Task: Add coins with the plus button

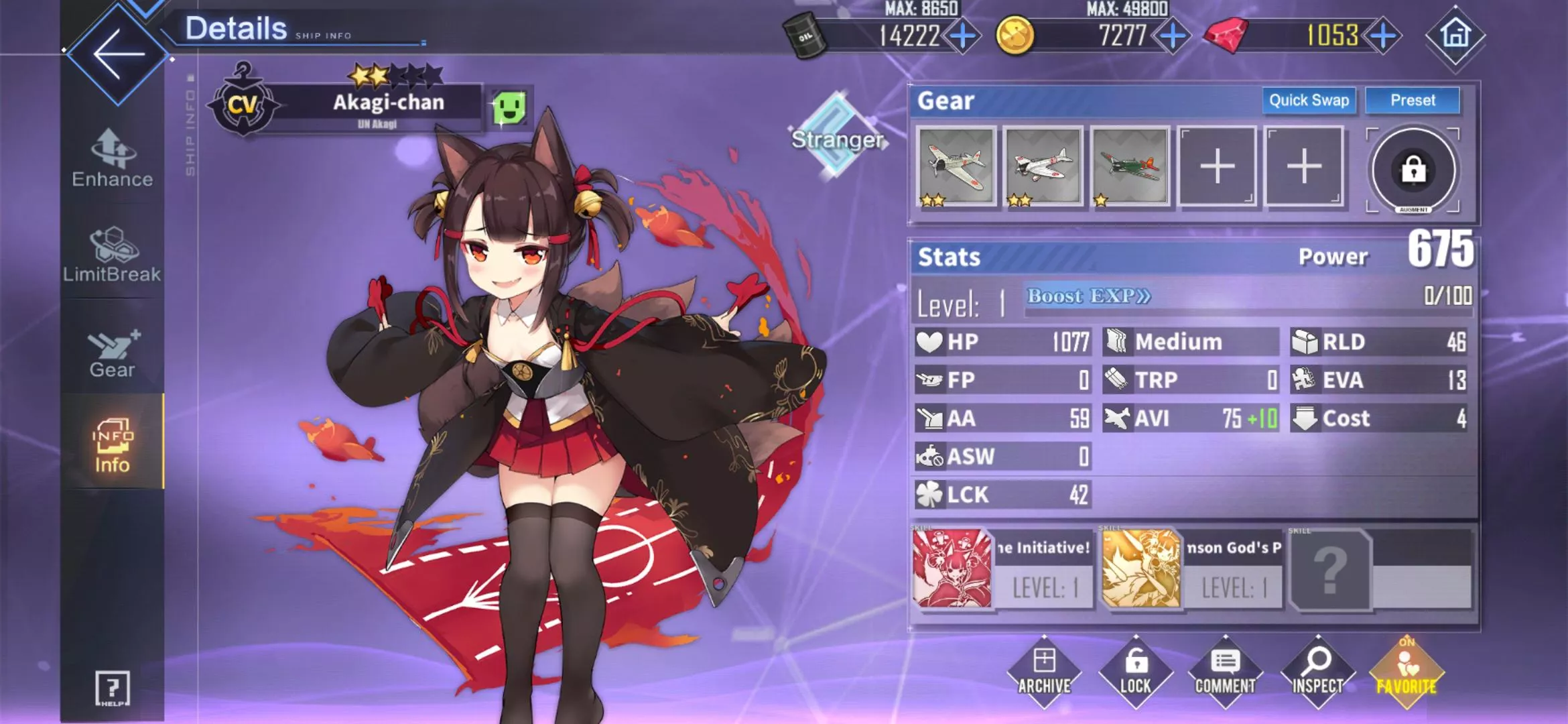Action: (1173, 36)
